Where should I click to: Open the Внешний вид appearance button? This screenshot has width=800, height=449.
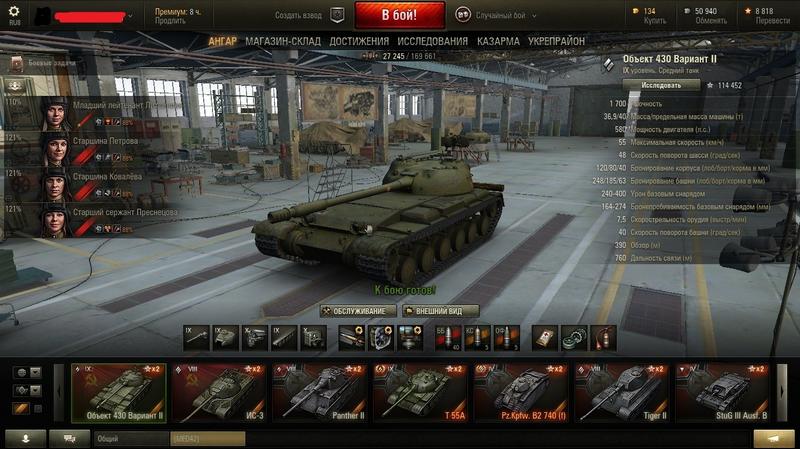pyautogui.click(x=440, y=311)
